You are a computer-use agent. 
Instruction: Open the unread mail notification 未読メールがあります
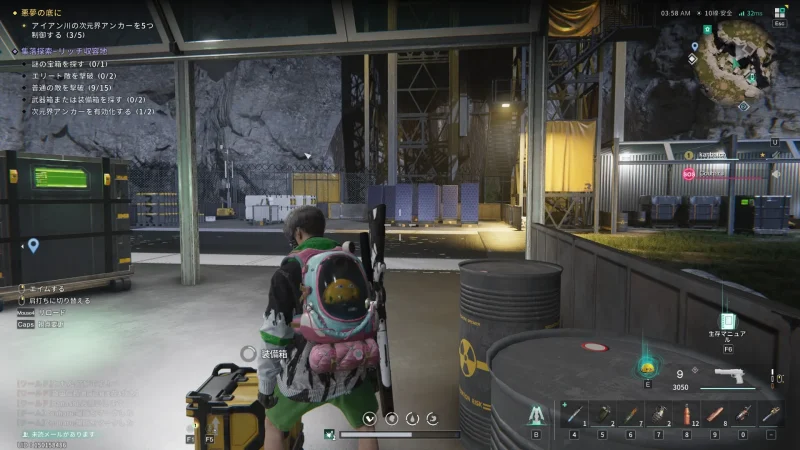coord(58,434)
